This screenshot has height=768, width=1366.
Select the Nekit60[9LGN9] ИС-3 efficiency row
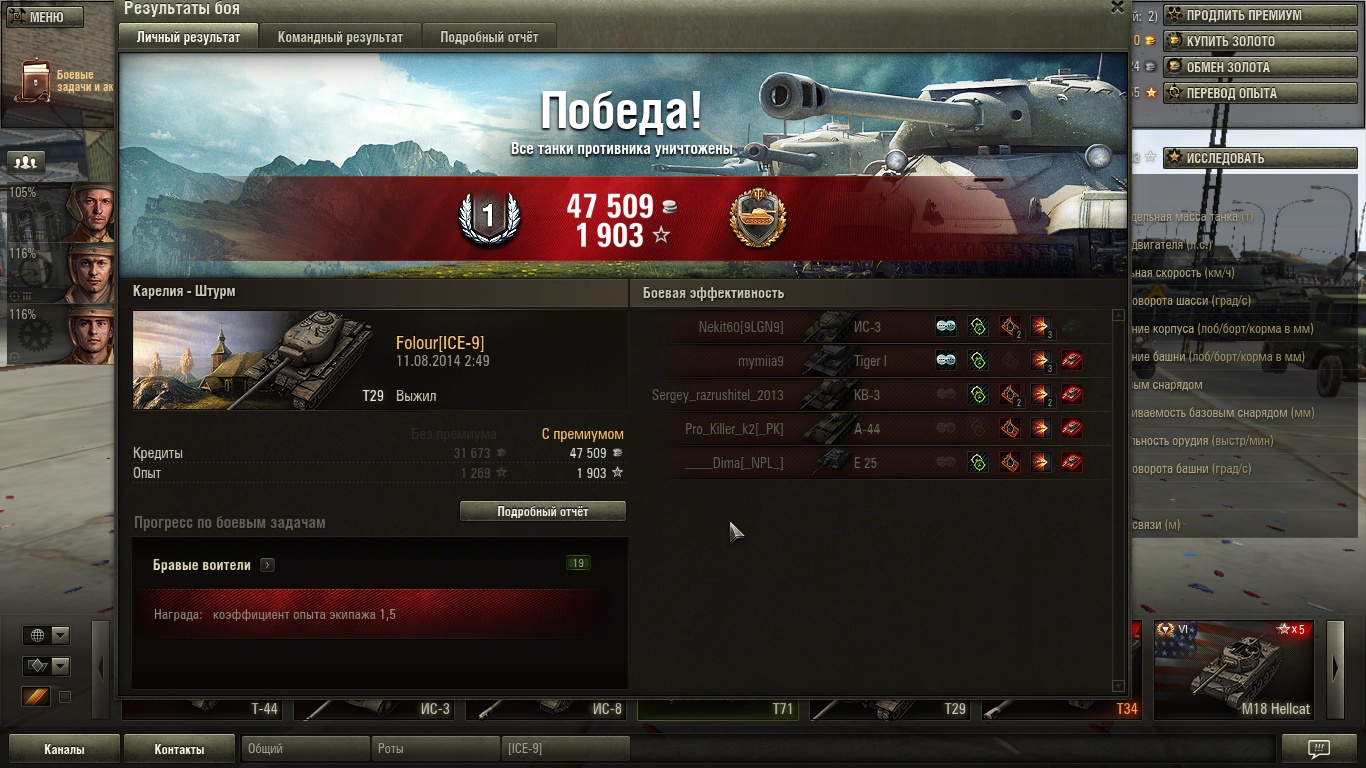click(x=870, y=327)
